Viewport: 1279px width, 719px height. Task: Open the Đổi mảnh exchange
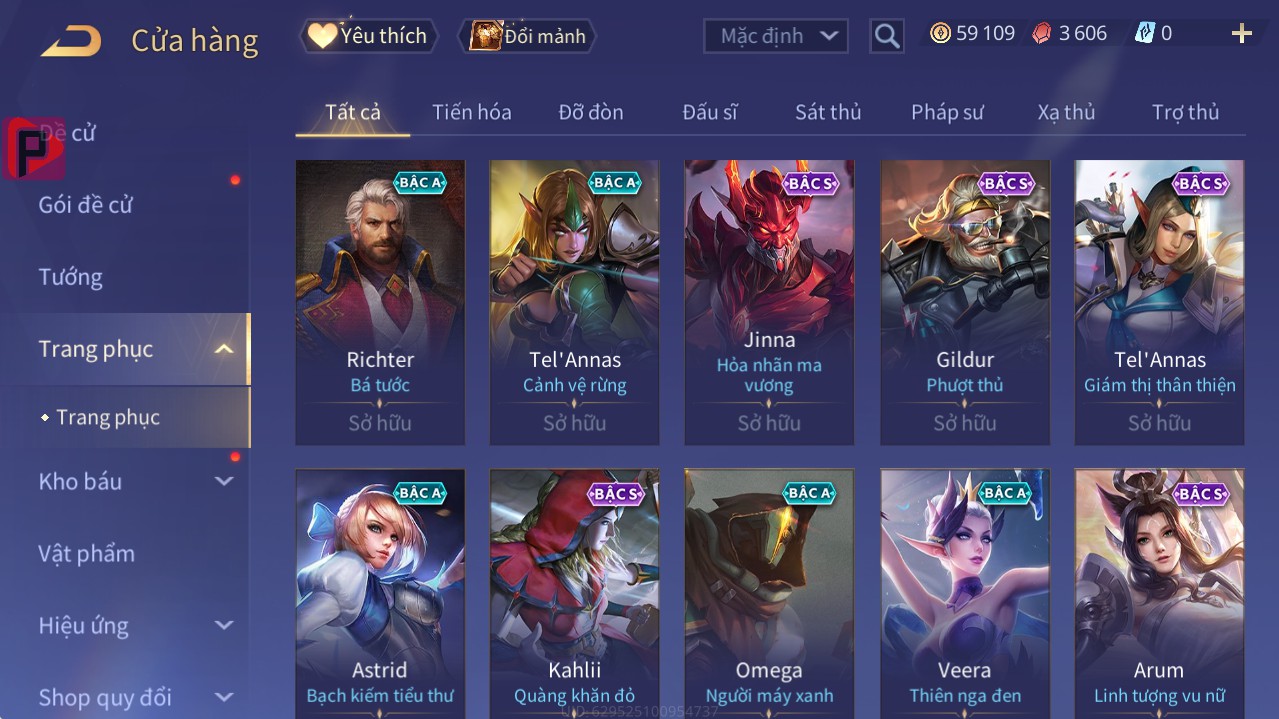pyautogui.click(x=527, y=36)
